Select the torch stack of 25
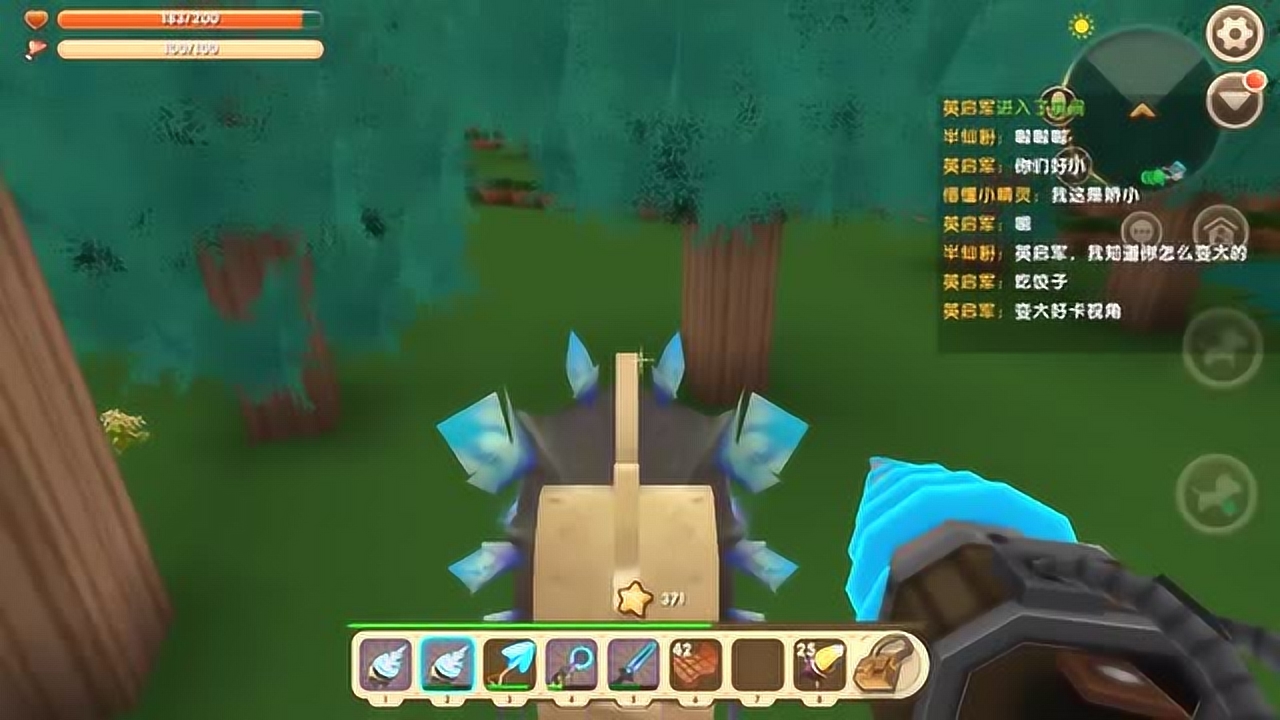 coord(819,664)
